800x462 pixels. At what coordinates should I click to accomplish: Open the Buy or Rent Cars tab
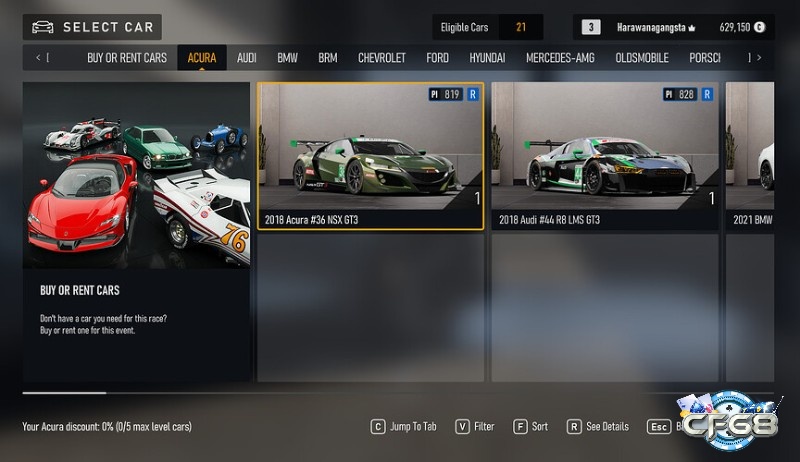coord(127,58)
